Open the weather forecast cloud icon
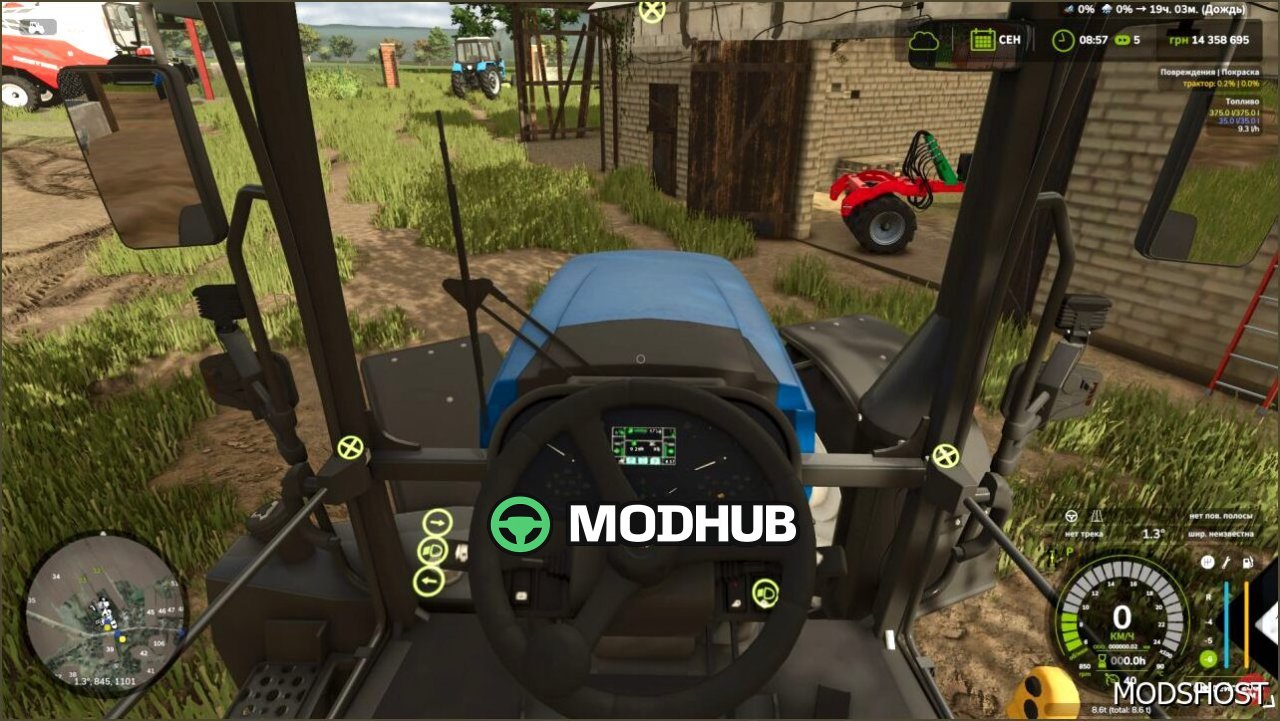 coord(925,40)
